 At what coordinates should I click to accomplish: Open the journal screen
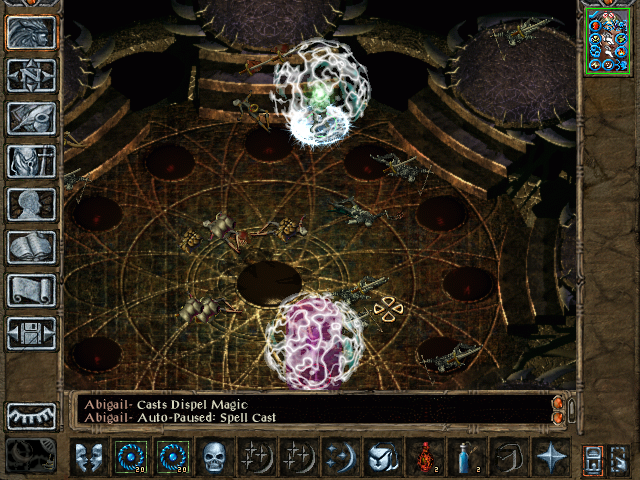click(31, 118)
